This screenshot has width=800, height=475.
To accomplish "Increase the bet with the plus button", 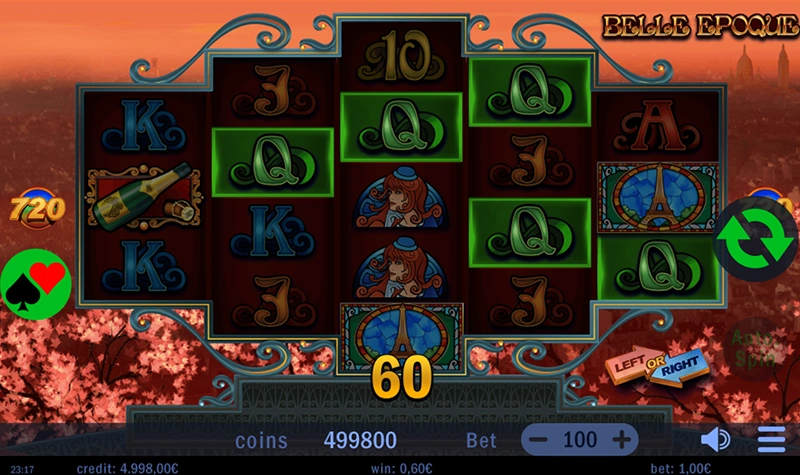I will pyautogui.click(x=621, y=440).
